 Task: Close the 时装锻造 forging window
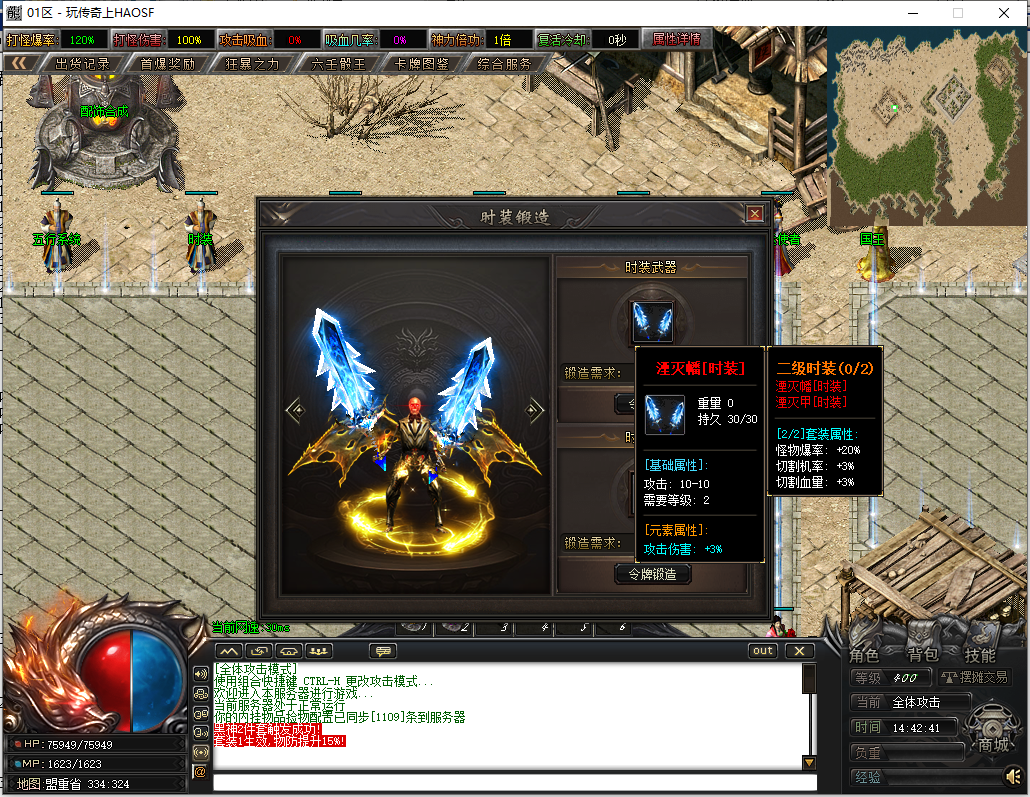coord(755,213)
